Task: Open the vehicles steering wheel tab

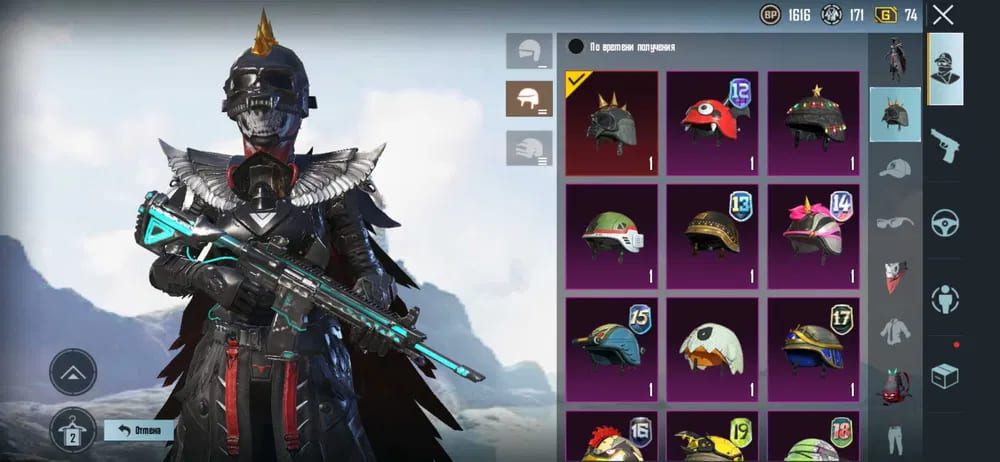Action: tap(945, 222)
